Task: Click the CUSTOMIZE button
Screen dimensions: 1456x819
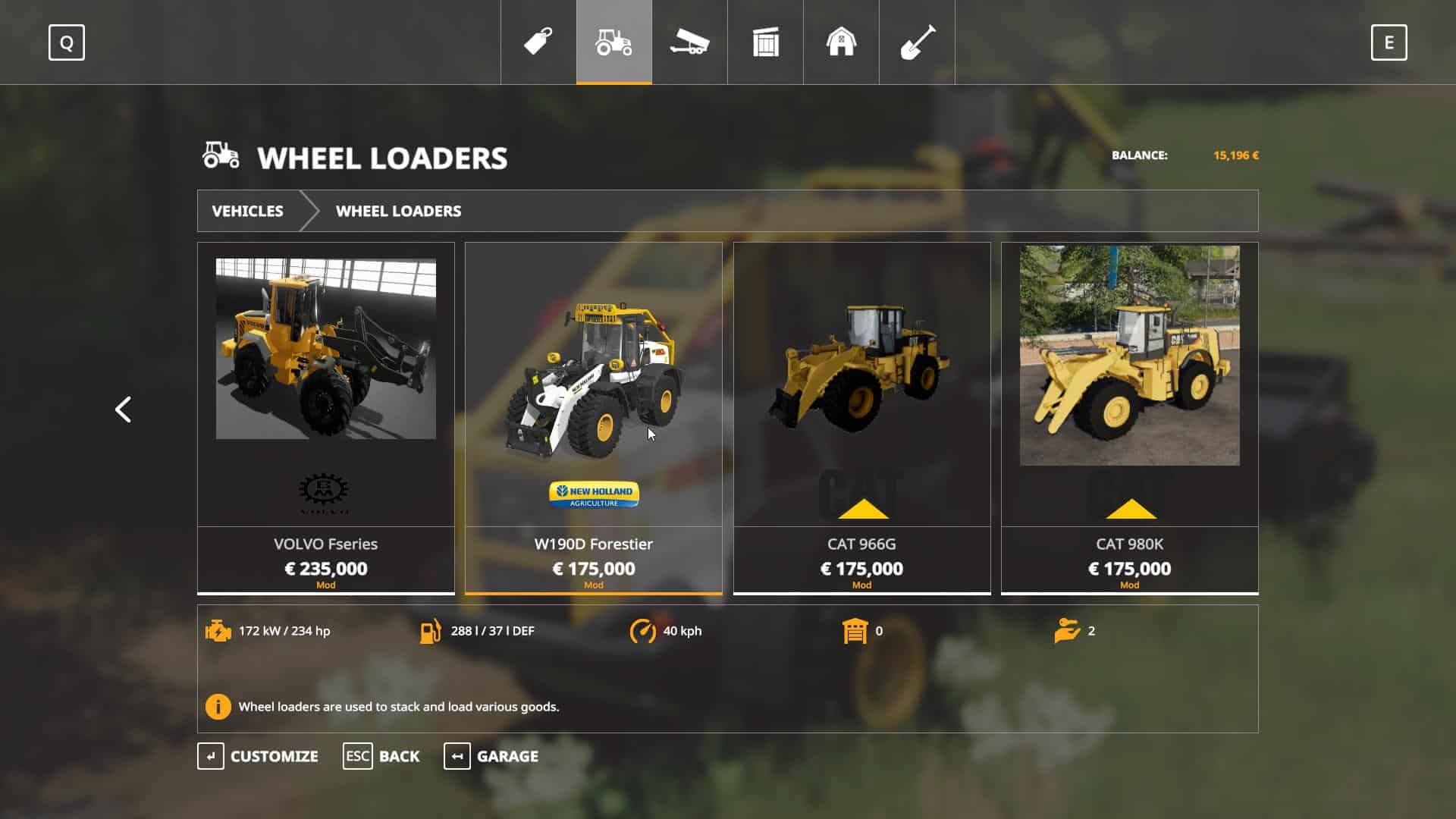Action: click(x=258, y=756)
